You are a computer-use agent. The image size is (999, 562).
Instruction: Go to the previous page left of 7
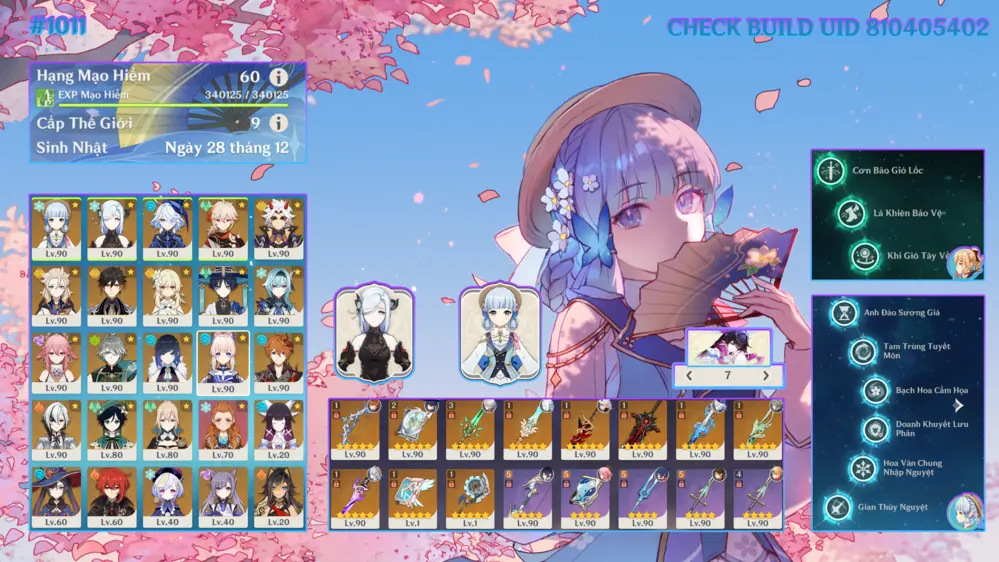click(x=689, y=376)
